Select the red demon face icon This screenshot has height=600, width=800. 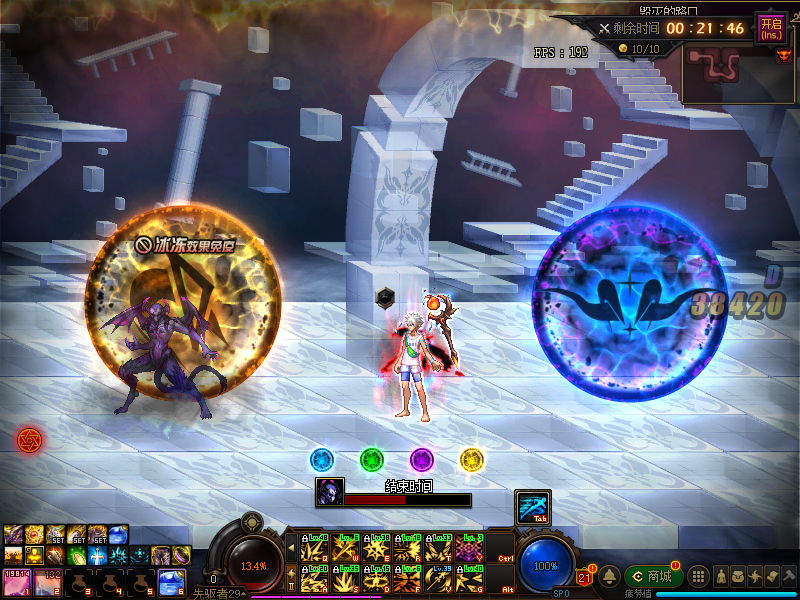point(783,55)
